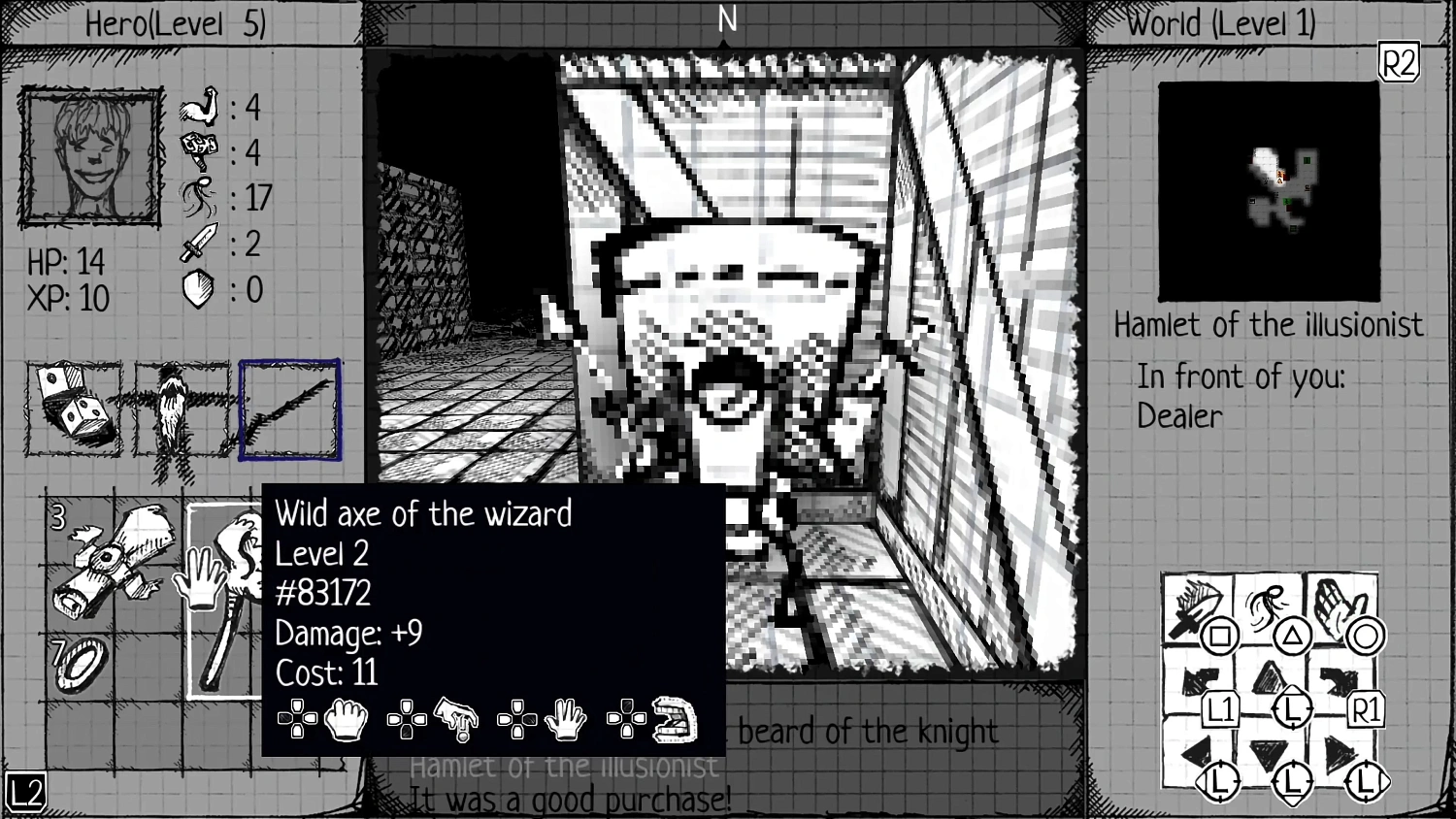Click the highlighted sword-marked equipment slot

click(289, 408)
